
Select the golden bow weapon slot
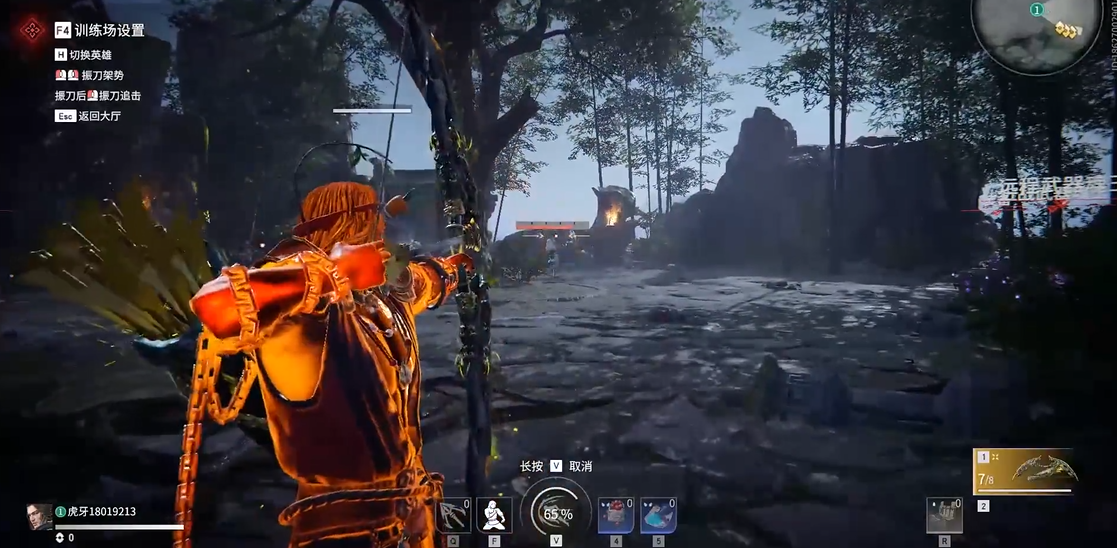(1027, 472)
